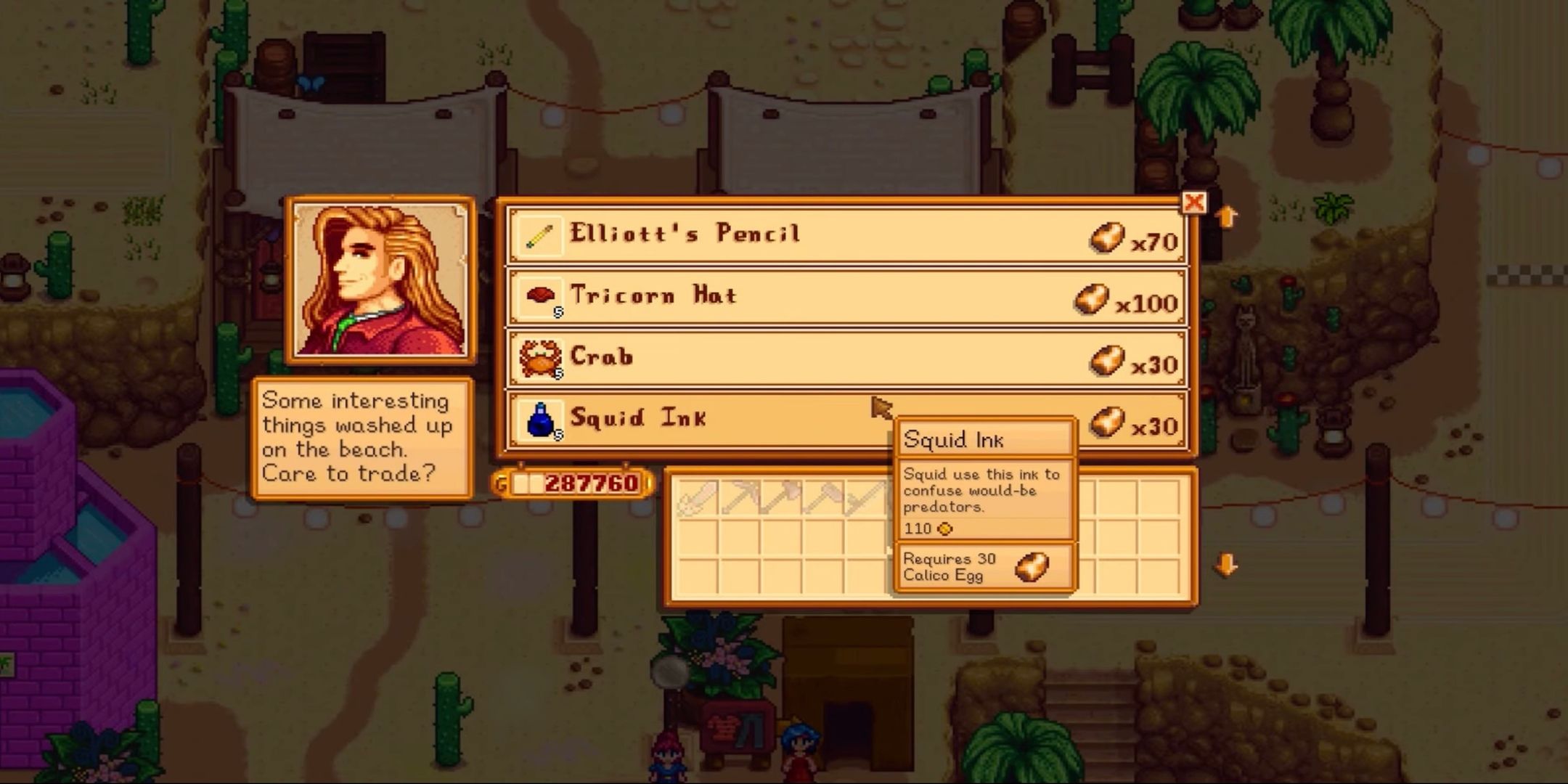Select the Crab icon in the shop list
Image resolution: width=1568 pixels, height=784 pixels.
tap(541, 357)
